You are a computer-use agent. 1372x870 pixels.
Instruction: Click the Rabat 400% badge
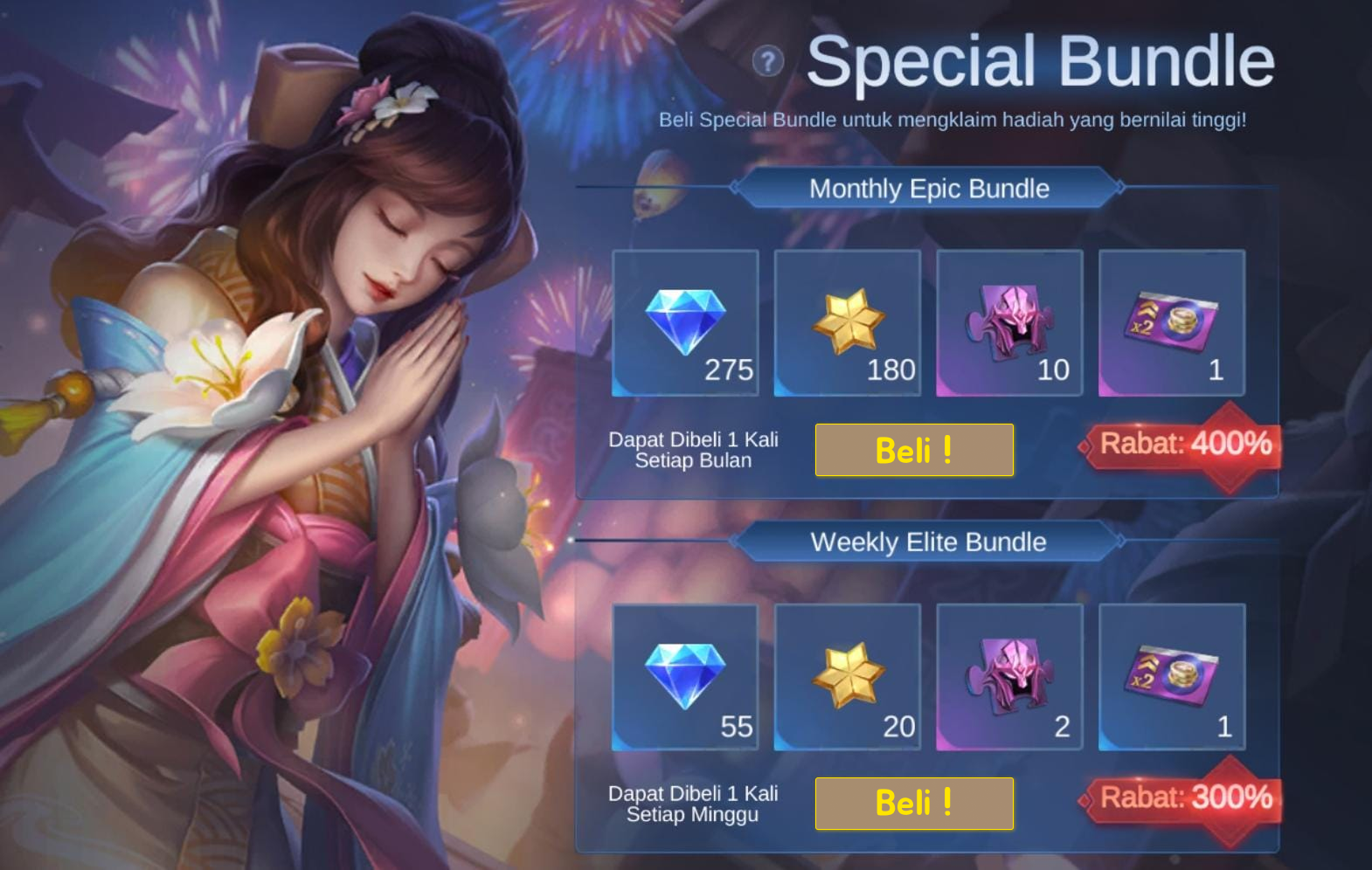[x=1186, y=445]
